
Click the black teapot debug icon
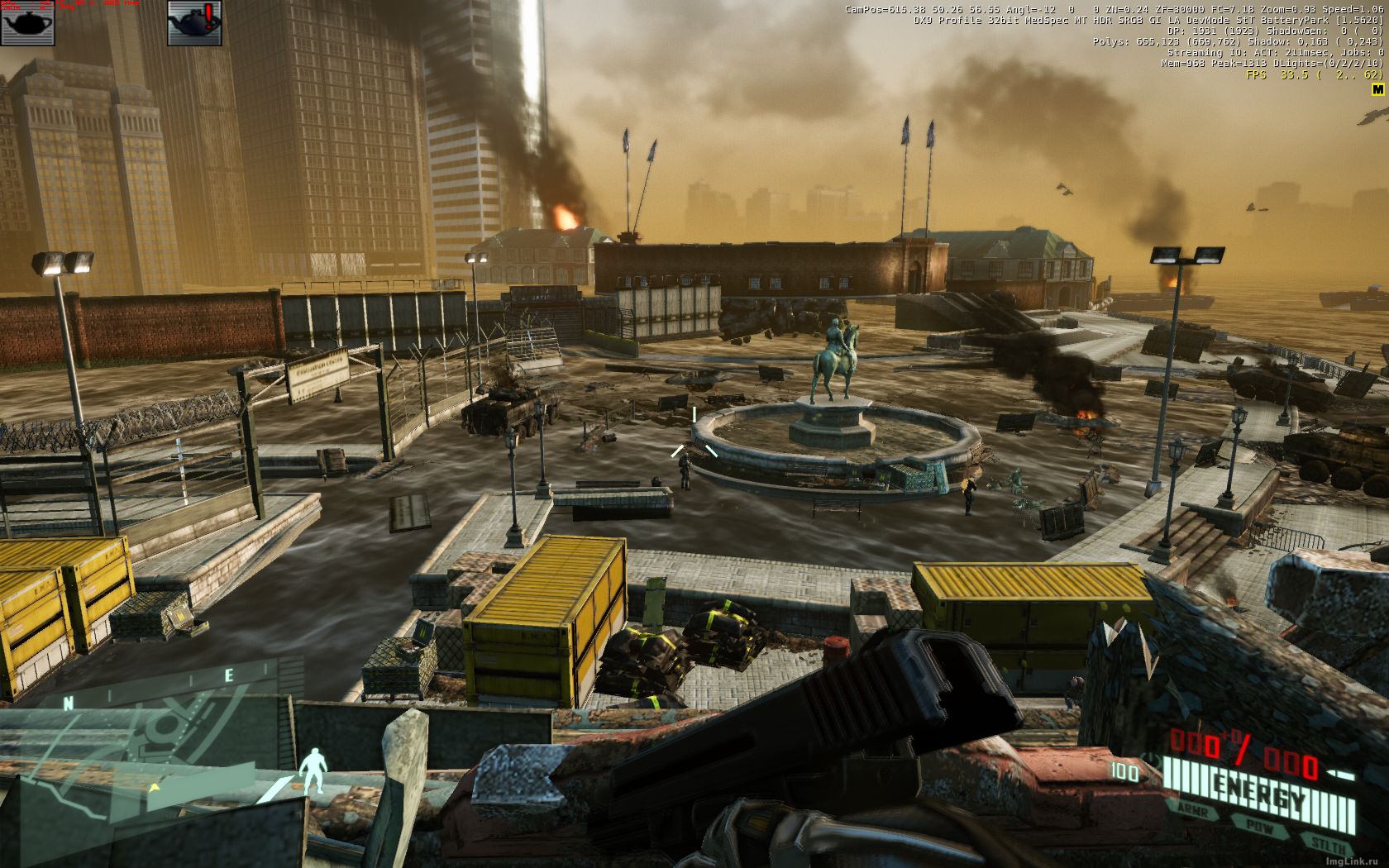coord(27,22)
